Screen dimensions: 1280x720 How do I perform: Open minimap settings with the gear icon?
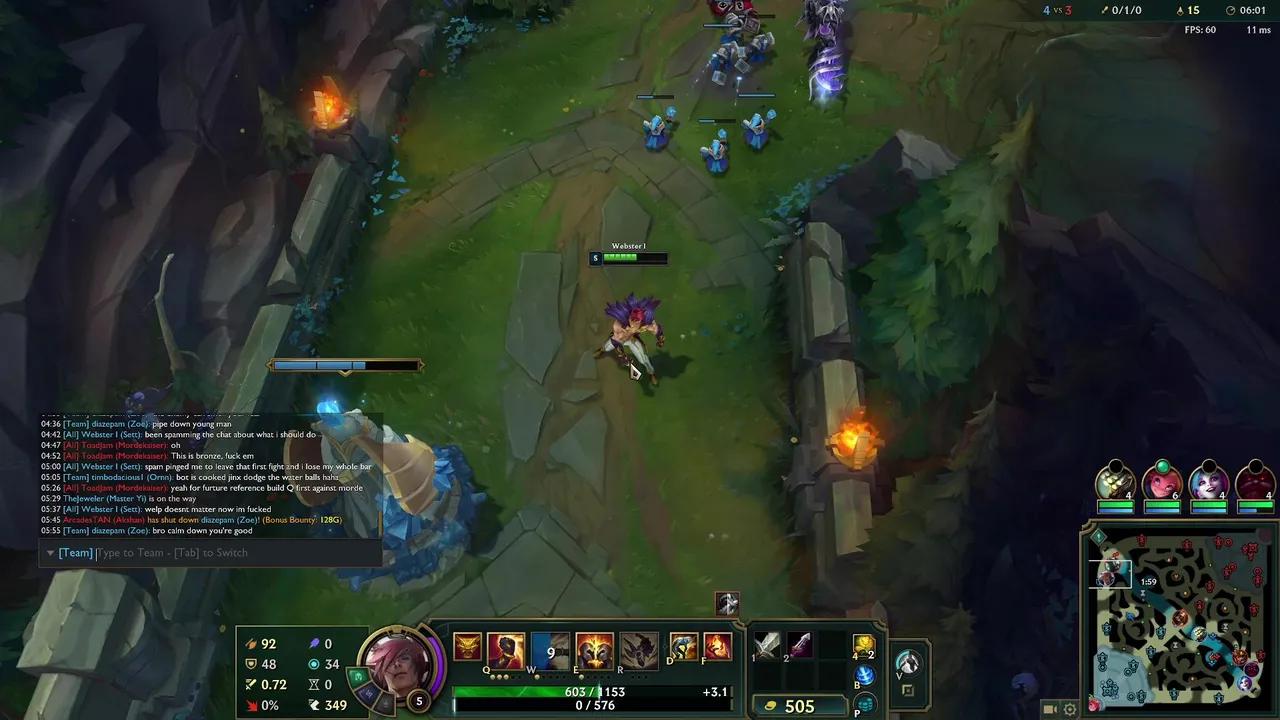click(x=1070, y=709)
